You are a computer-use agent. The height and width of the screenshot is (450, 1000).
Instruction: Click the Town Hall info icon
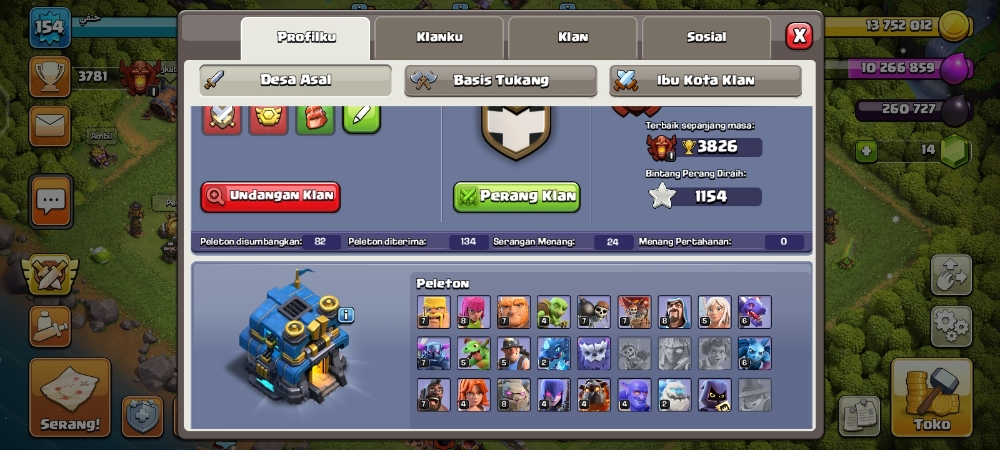346,315
